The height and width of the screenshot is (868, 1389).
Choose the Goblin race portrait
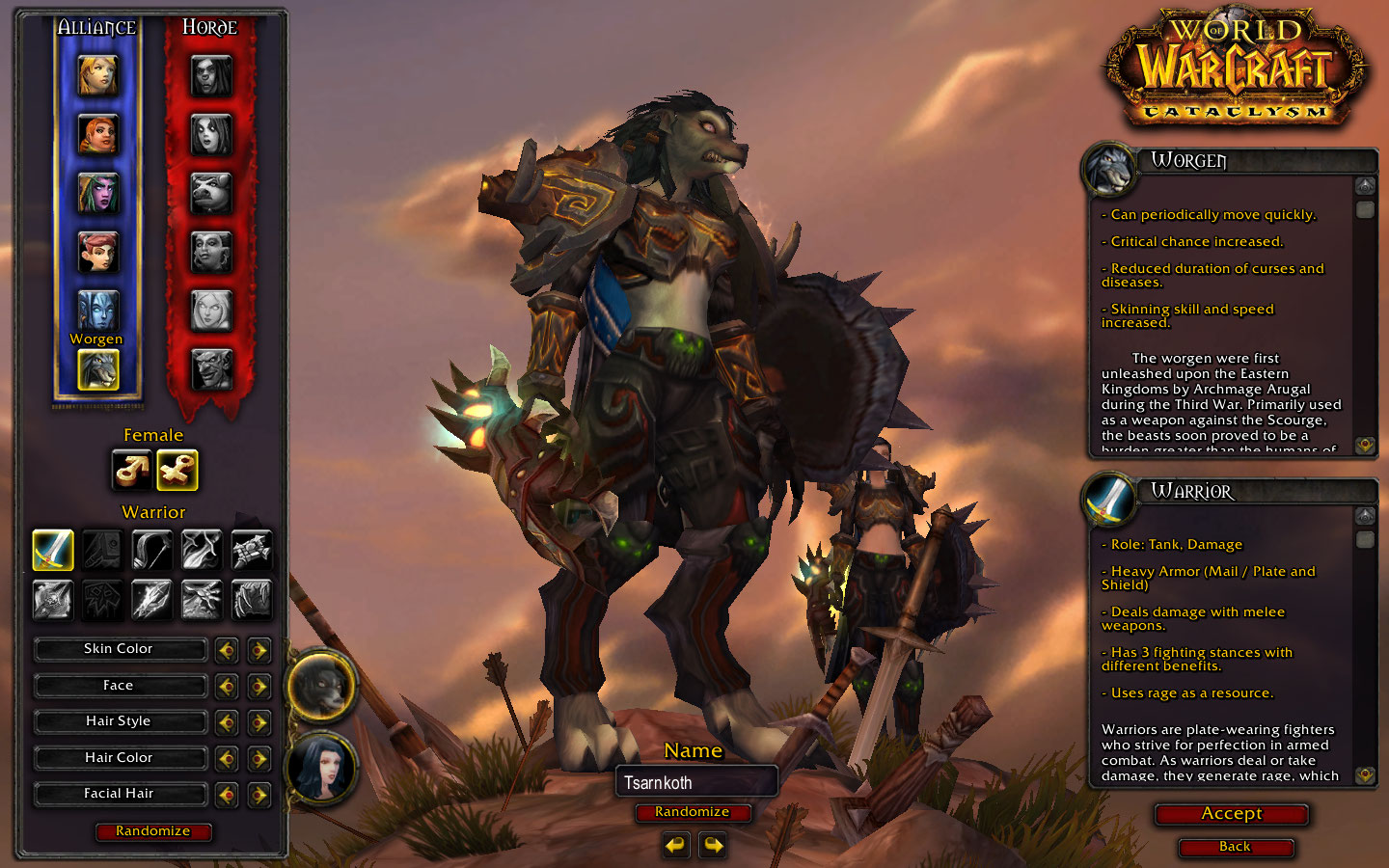coord(211,368)
